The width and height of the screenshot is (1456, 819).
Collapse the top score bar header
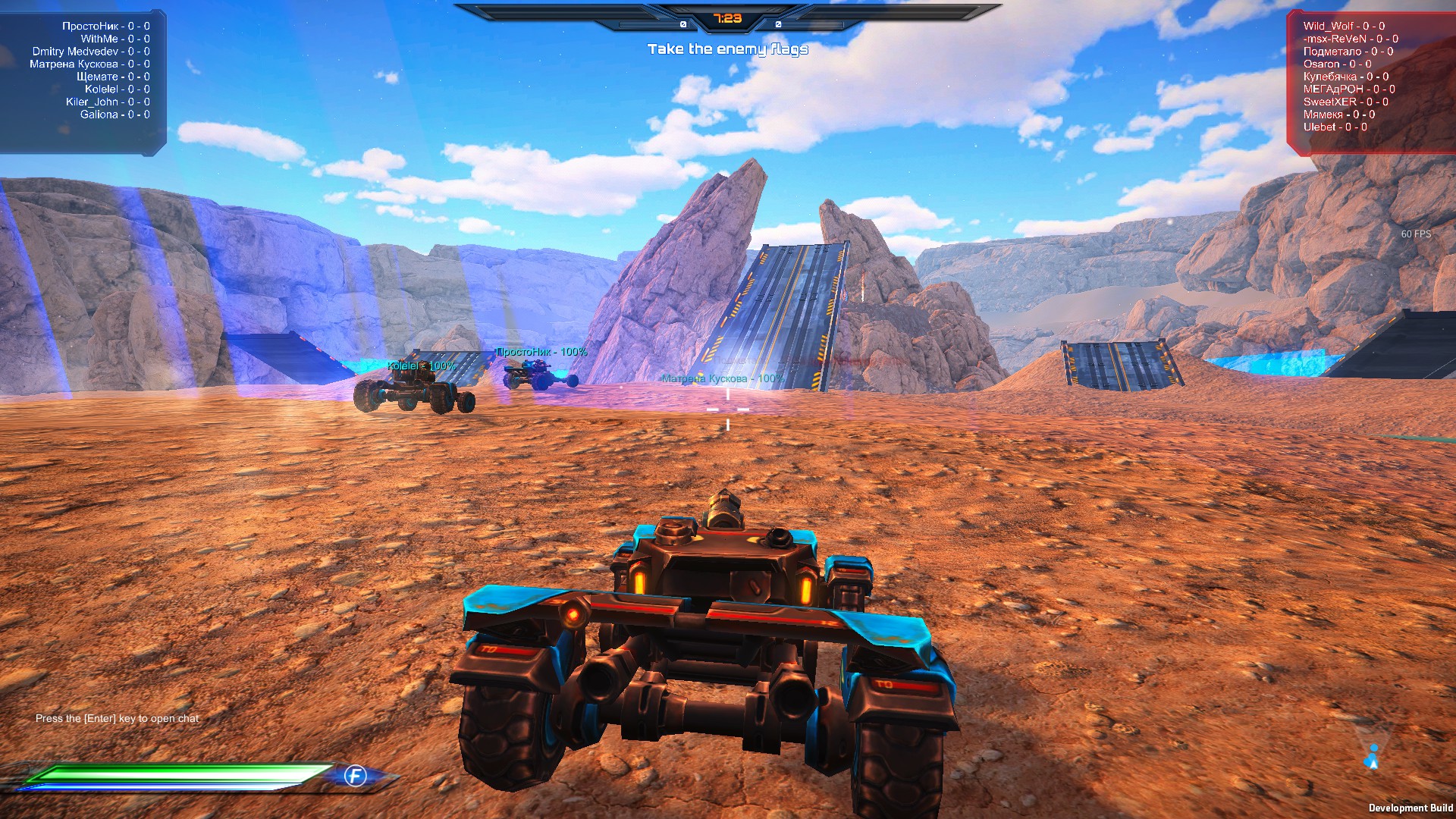728,8
